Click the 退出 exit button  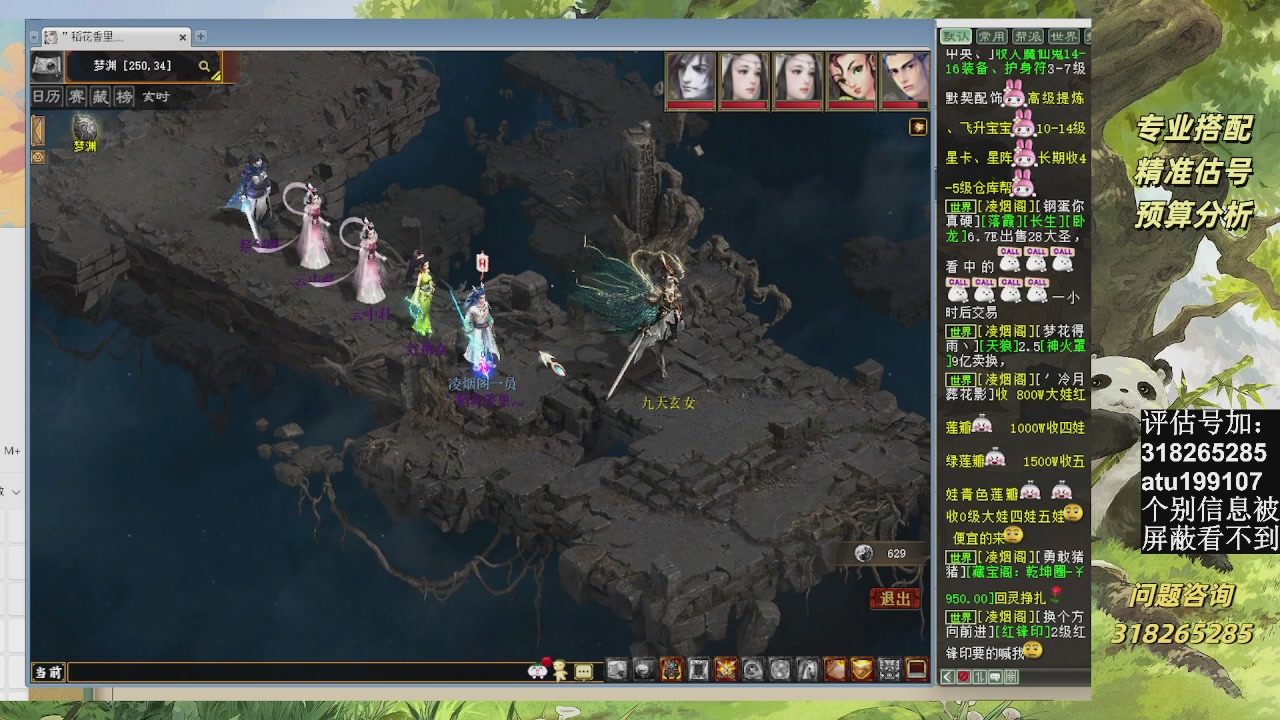click(x=895, y=598)
